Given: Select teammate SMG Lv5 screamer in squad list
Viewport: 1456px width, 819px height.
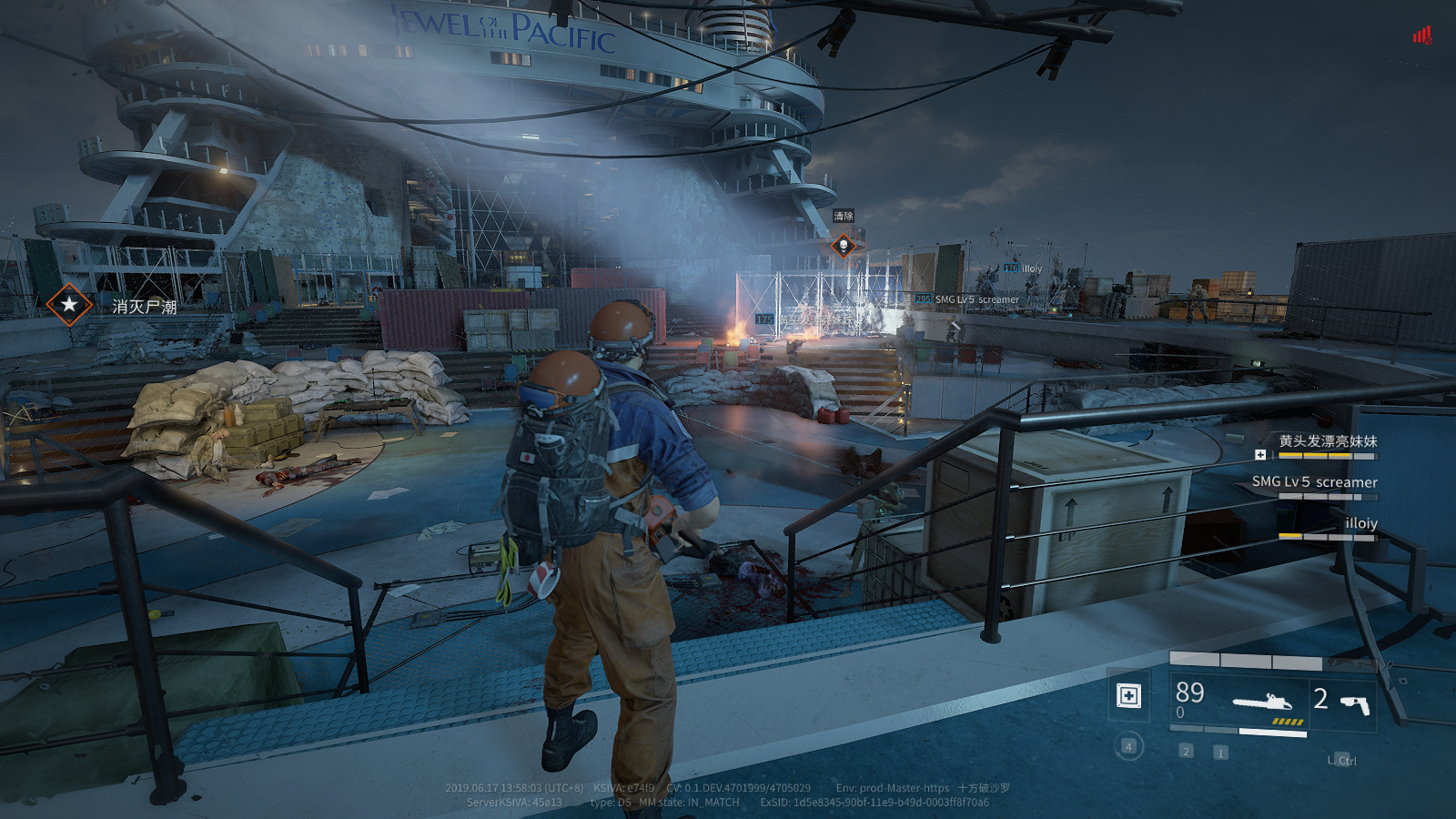Looking at the screenshot, I should 1314,482.
